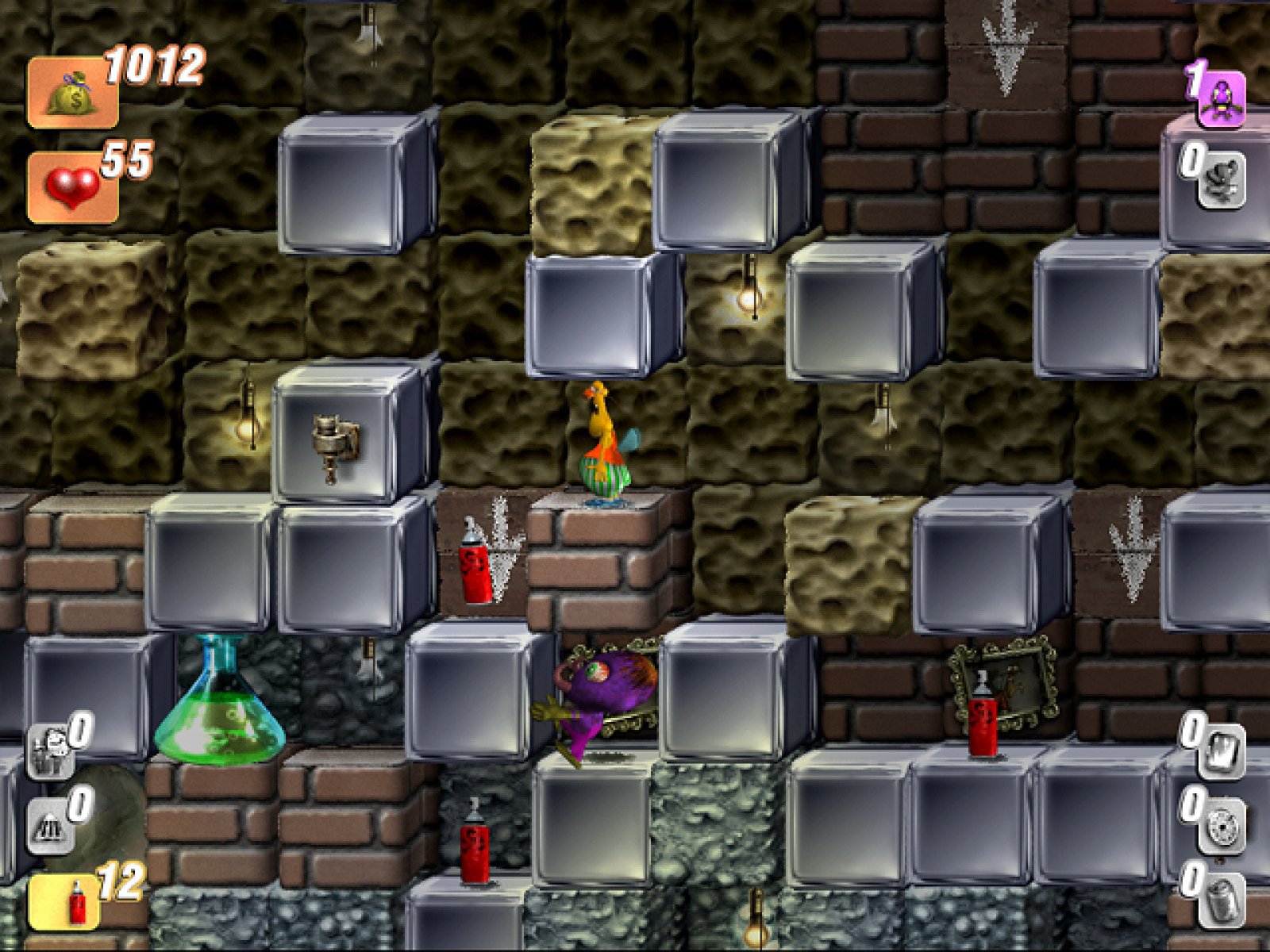Image resolution: width=1270 pixels, height=952 pixels.
Task: Select the red spray can item slot
Action: coord(65,902)
